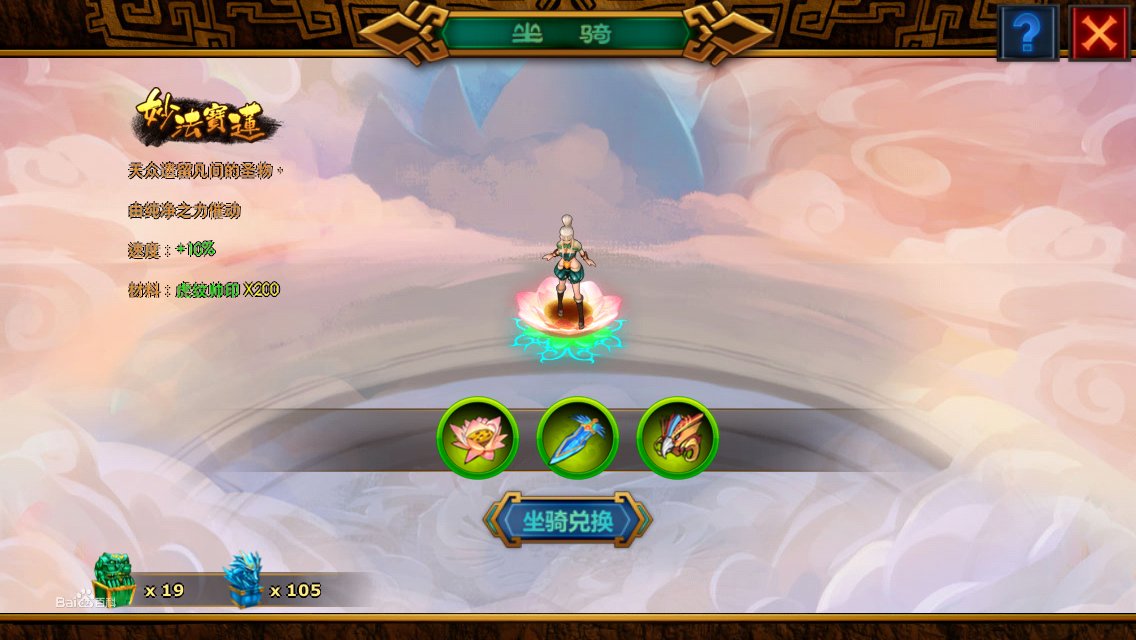Click the green jade seal currency icon
This screenshot has width=1136, height=640.
tap(113, 579)
